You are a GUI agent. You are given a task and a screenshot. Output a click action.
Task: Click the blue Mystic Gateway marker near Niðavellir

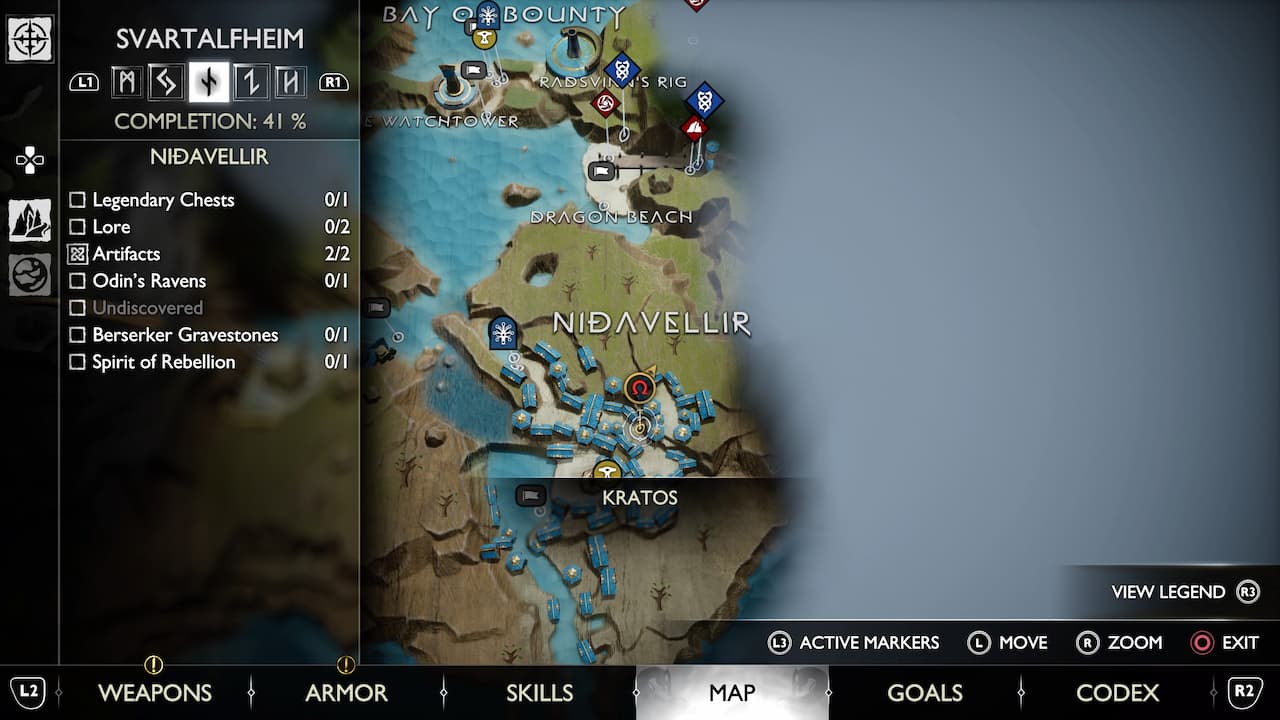[503, 333]
